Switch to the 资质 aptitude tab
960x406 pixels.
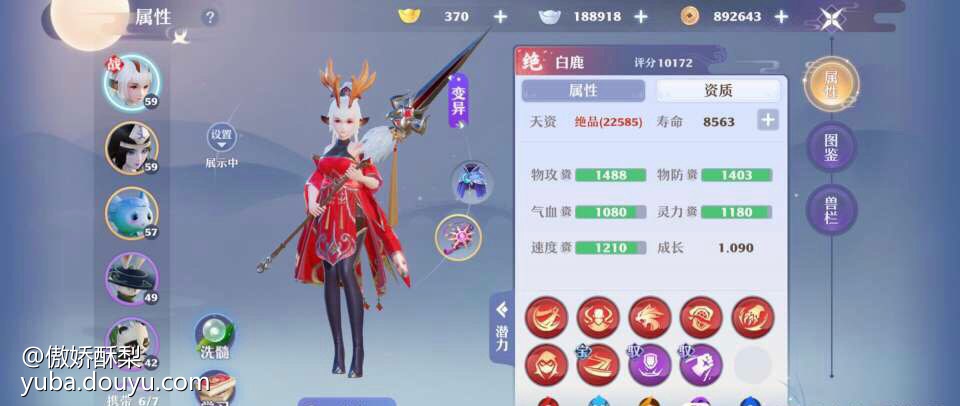click(x=718, y=91)
